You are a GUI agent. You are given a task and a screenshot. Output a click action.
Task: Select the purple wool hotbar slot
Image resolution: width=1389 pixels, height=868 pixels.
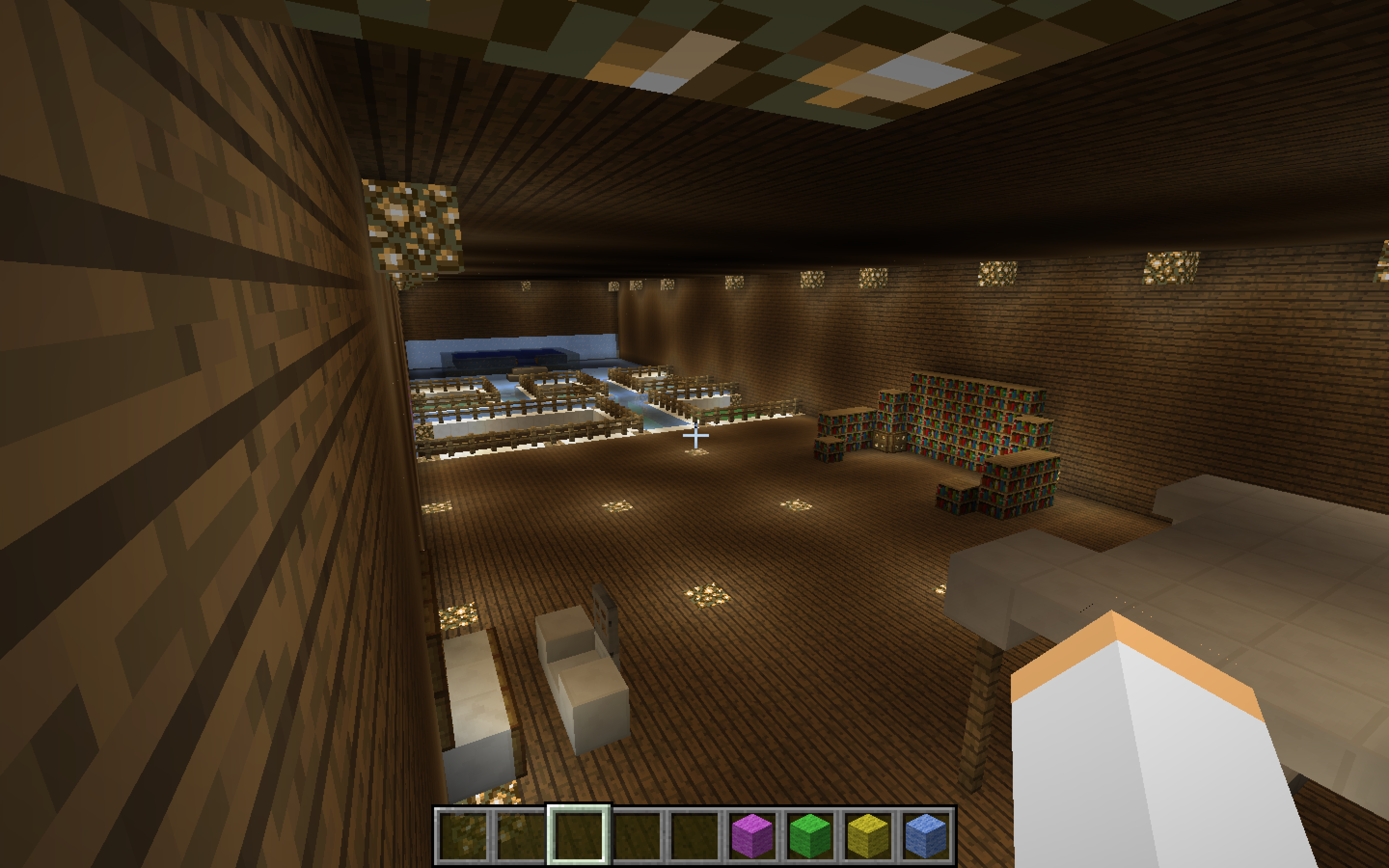point(752,835)
